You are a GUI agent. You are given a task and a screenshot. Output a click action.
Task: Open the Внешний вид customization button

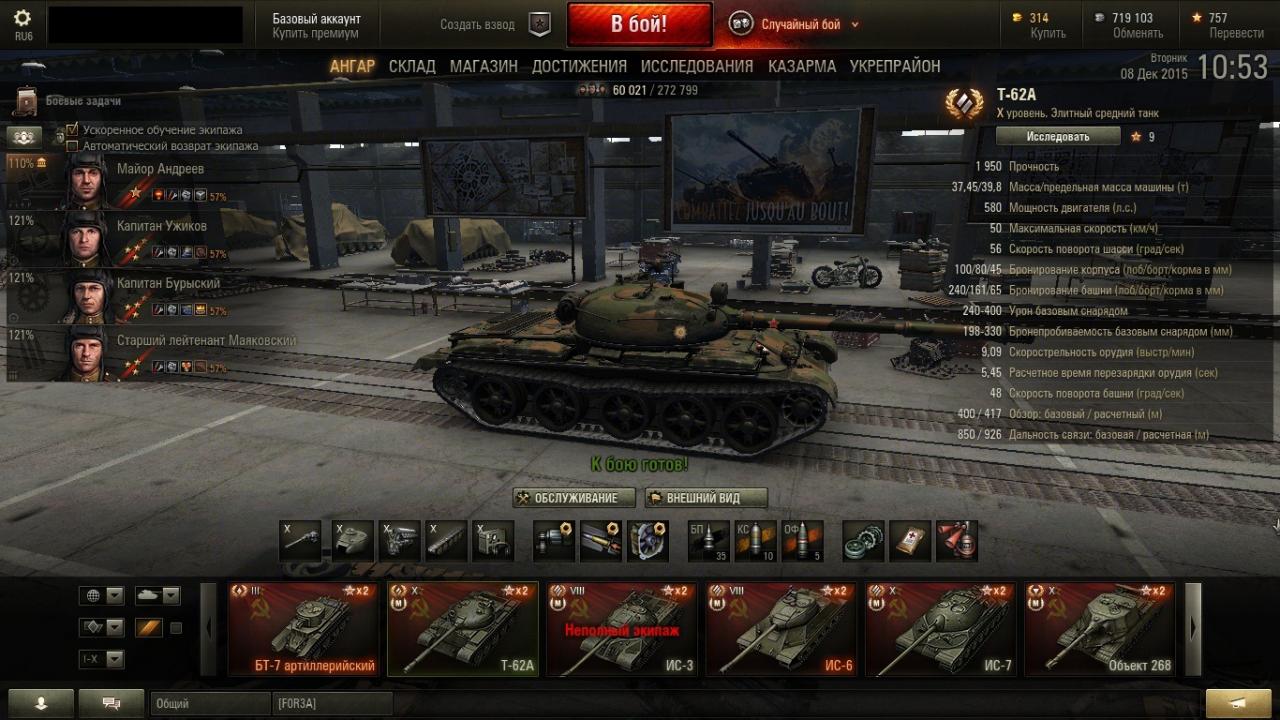(x=706, y=498)
